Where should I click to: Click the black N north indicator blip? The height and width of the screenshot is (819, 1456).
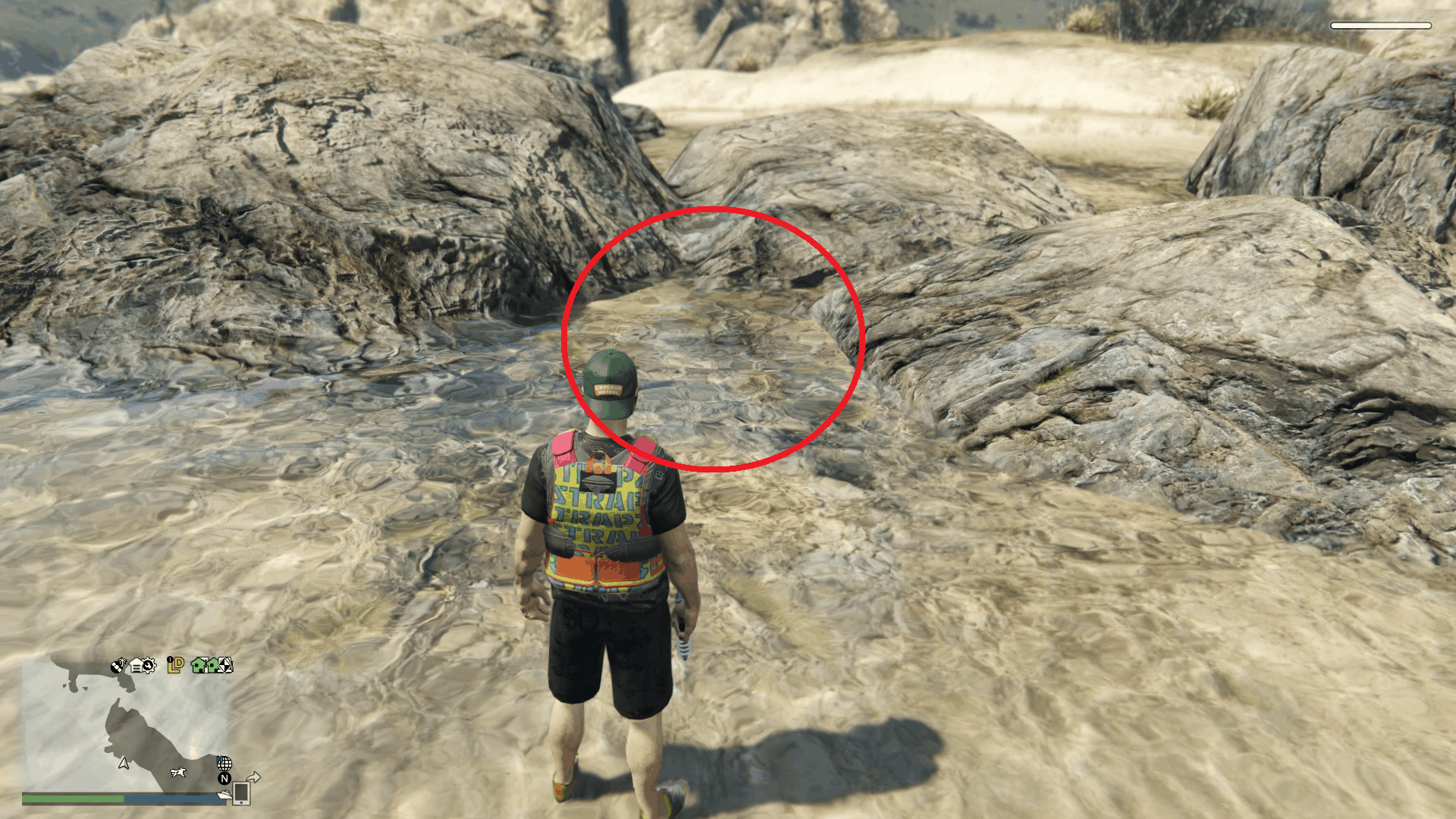point(224,780)
